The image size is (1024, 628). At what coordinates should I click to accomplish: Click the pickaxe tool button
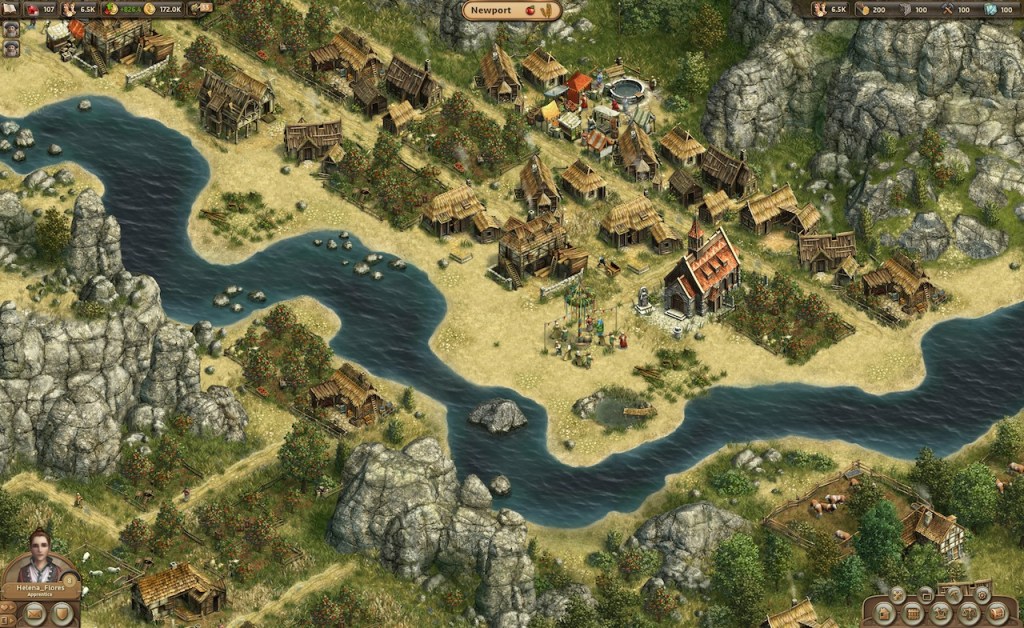(x=954, y=595)
